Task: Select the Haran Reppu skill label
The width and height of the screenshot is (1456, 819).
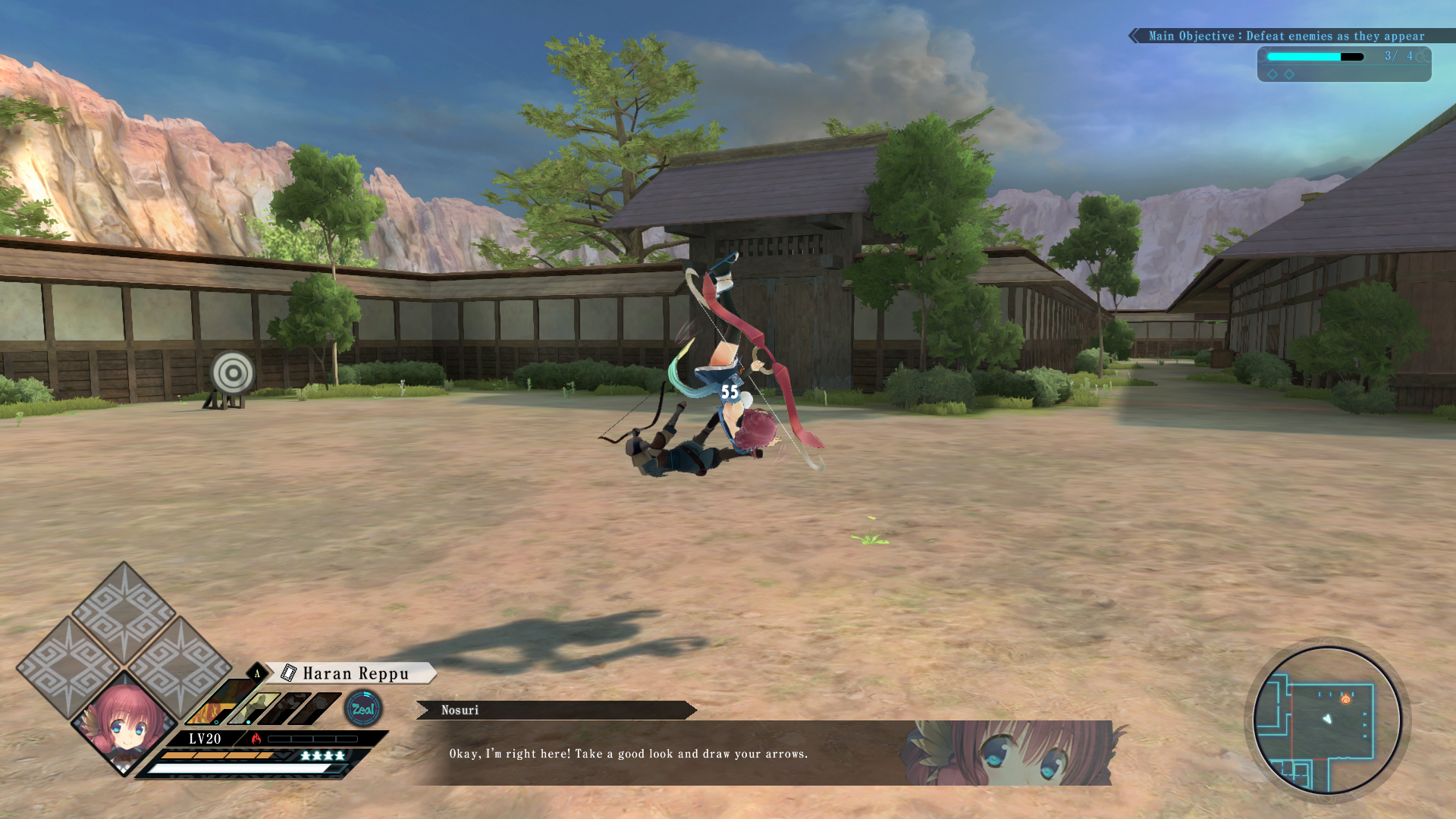Action: (355, 673)
